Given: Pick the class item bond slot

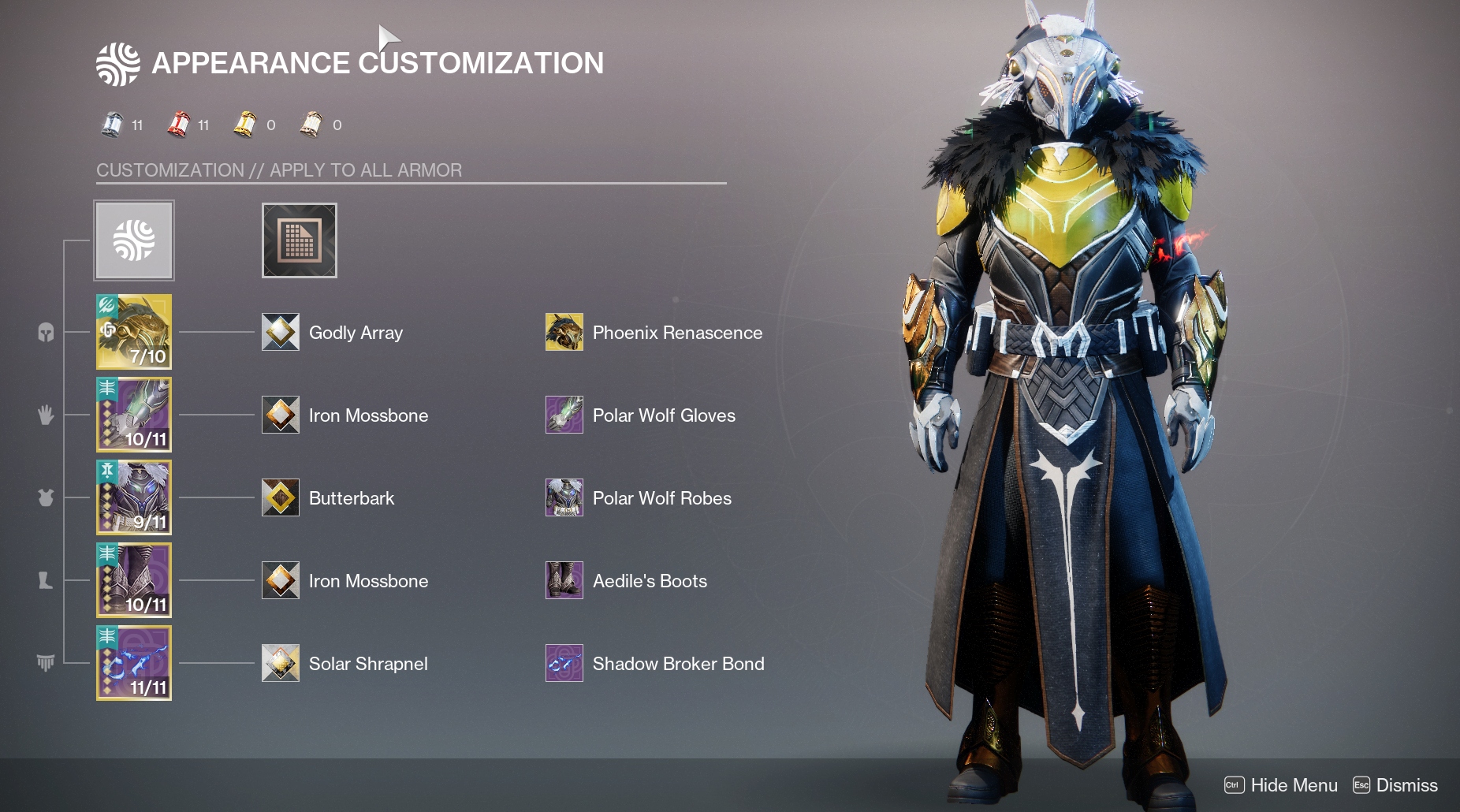Looking at the screenshot, I should pos(134,663).
